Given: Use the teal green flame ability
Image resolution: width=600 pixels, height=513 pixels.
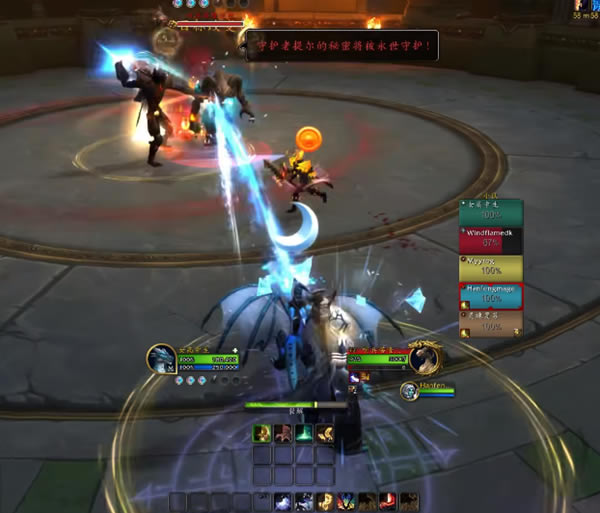Looking at the screenshot, I should point(304,433).
